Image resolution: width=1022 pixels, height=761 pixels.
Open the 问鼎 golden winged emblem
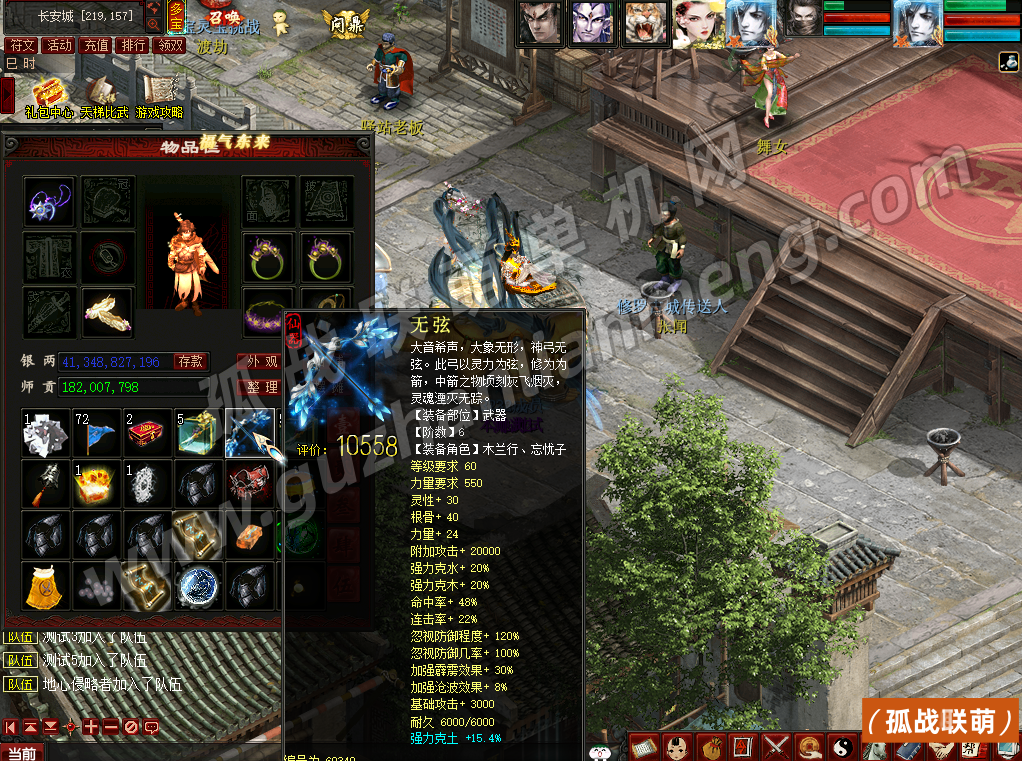point(345,20)
